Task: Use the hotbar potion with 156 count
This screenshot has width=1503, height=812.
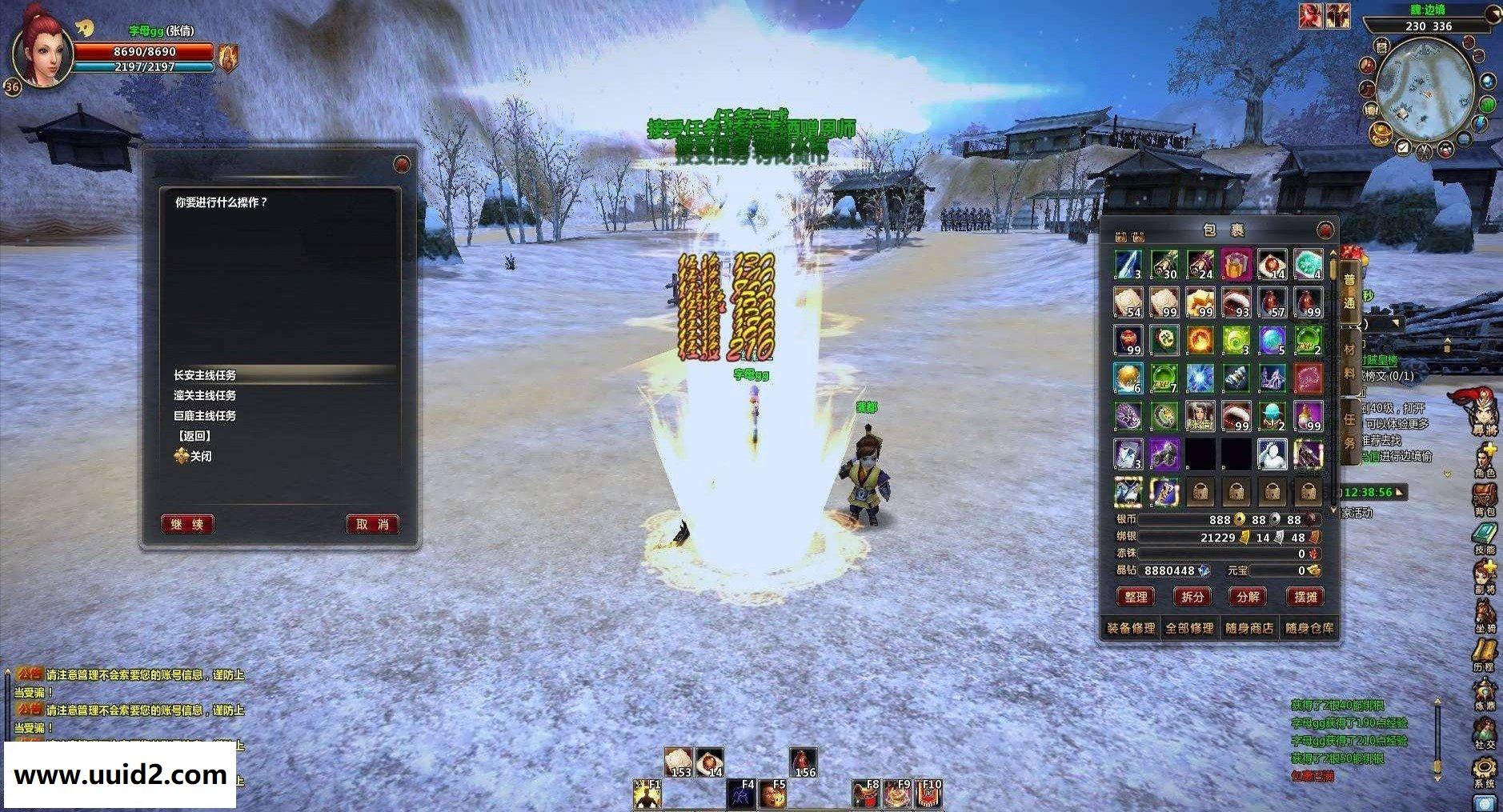Action: coord(803,763)
